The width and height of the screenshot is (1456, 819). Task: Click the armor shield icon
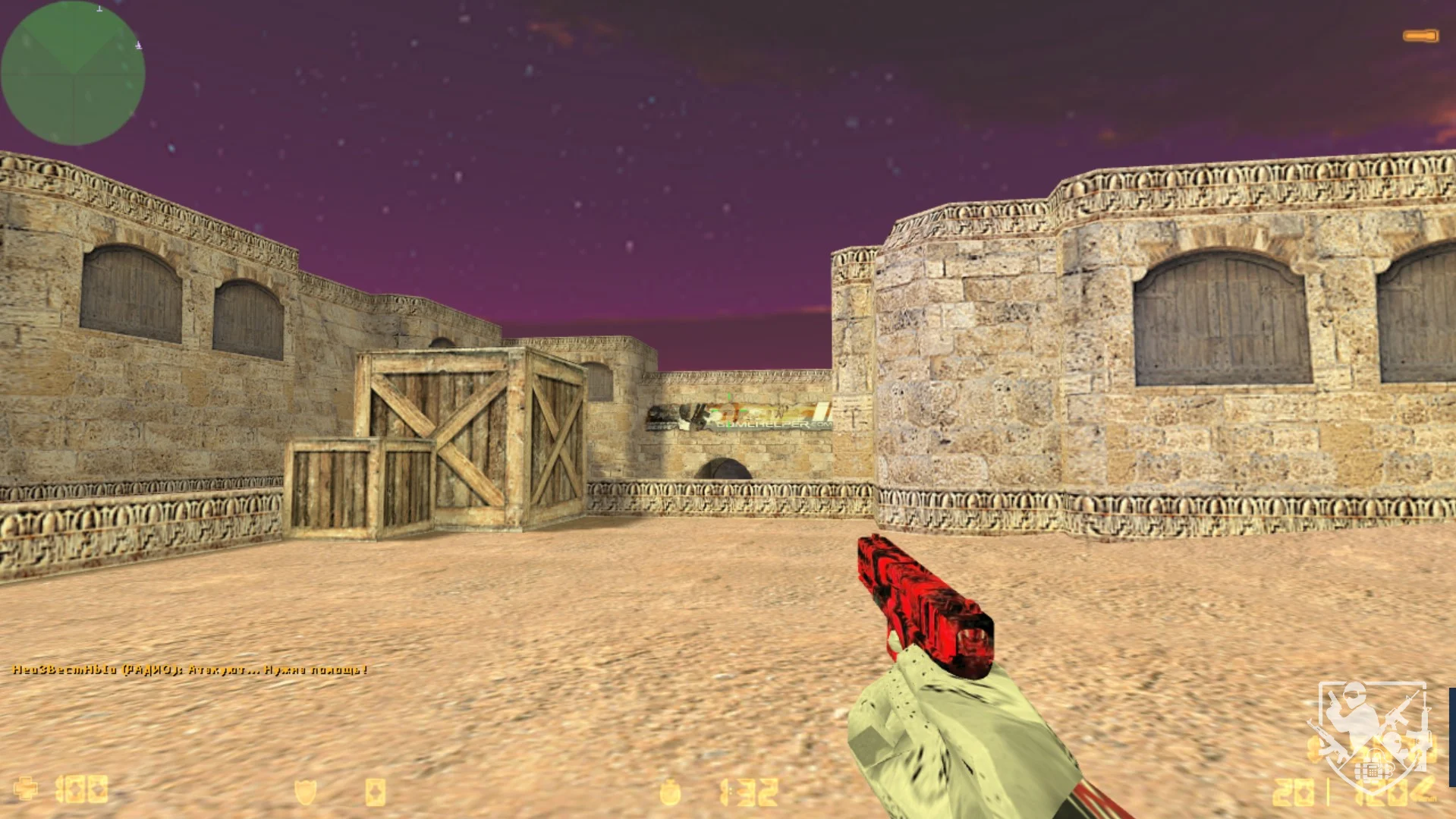tap(305, 792)
